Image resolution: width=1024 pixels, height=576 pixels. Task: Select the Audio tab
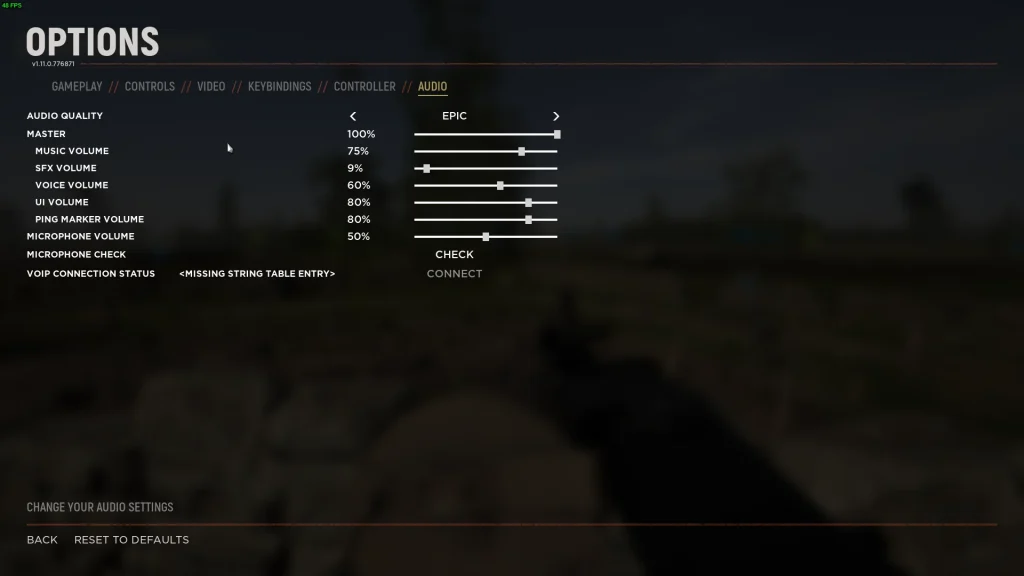(x=432, y=87)
